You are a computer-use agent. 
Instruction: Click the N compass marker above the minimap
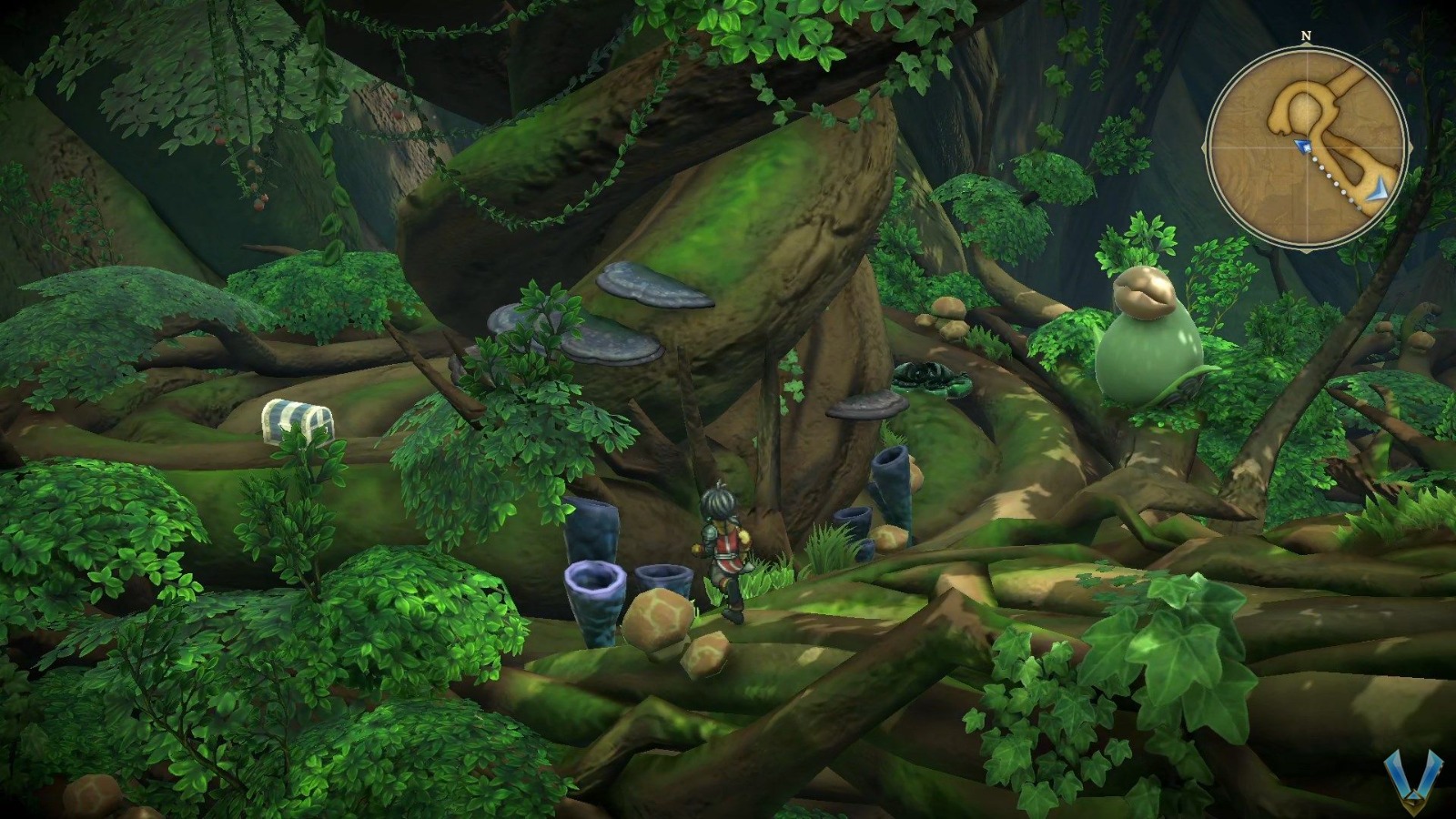[x=1305, y=36]
